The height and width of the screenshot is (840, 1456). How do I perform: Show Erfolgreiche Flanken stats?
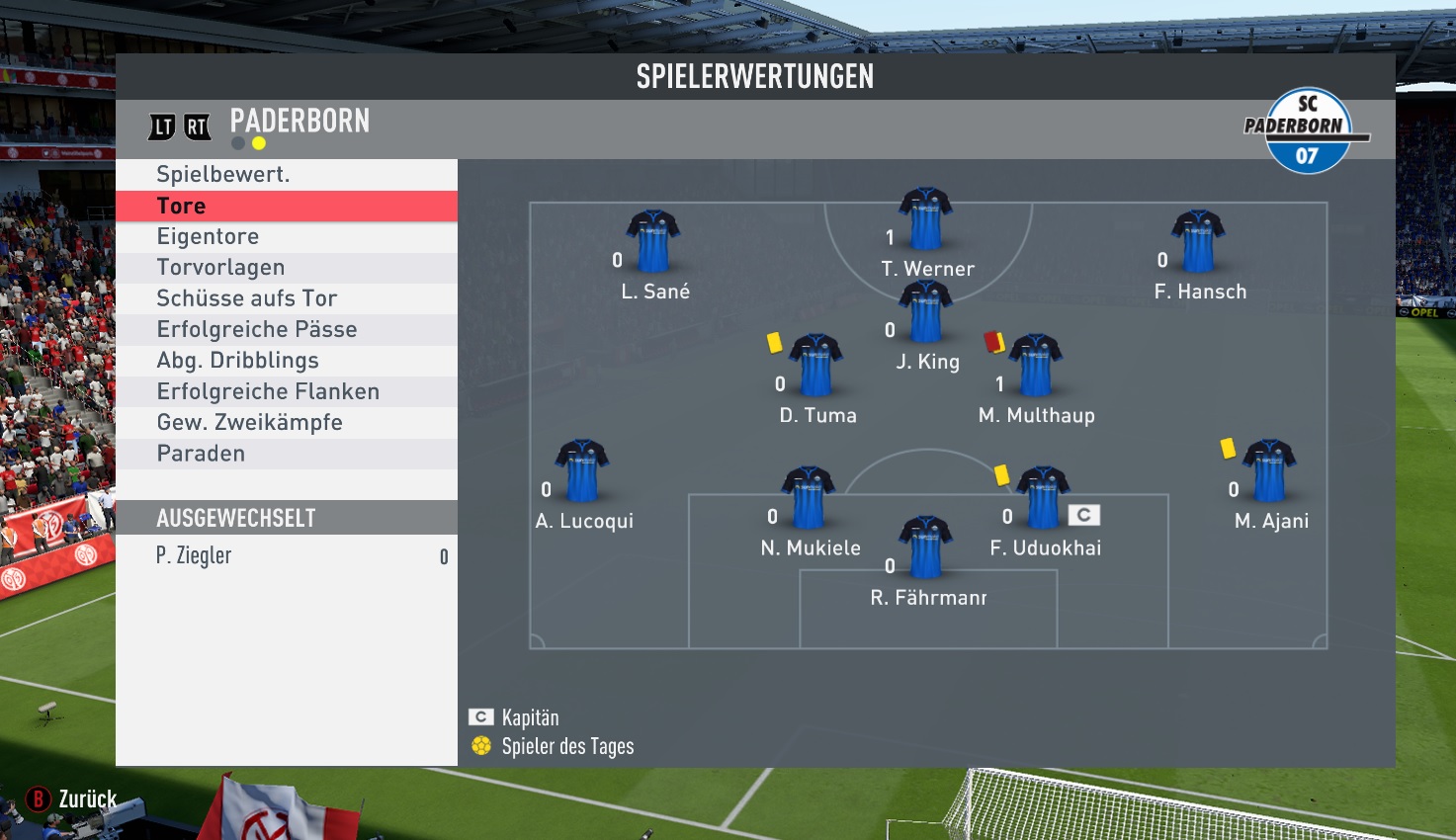[x=268, y=391]
